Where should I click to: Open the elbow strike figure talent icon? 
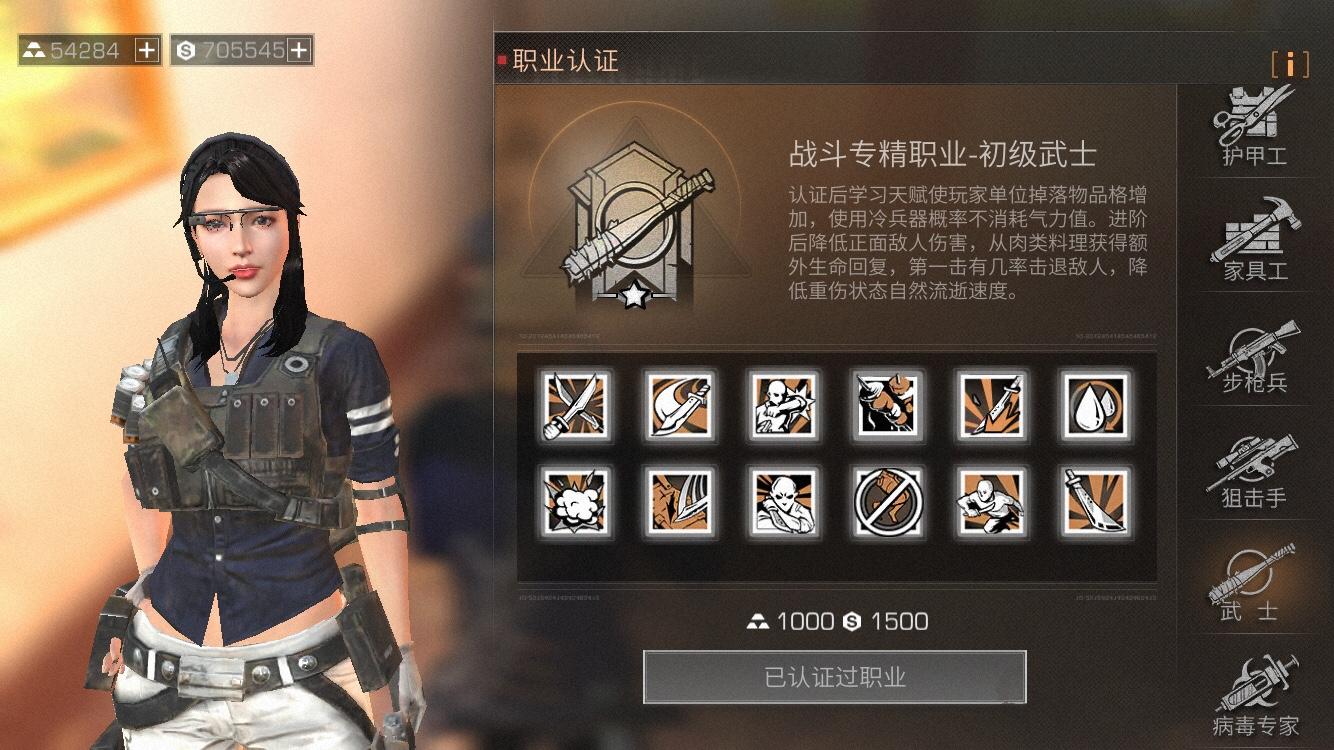(x=785, y=405)
